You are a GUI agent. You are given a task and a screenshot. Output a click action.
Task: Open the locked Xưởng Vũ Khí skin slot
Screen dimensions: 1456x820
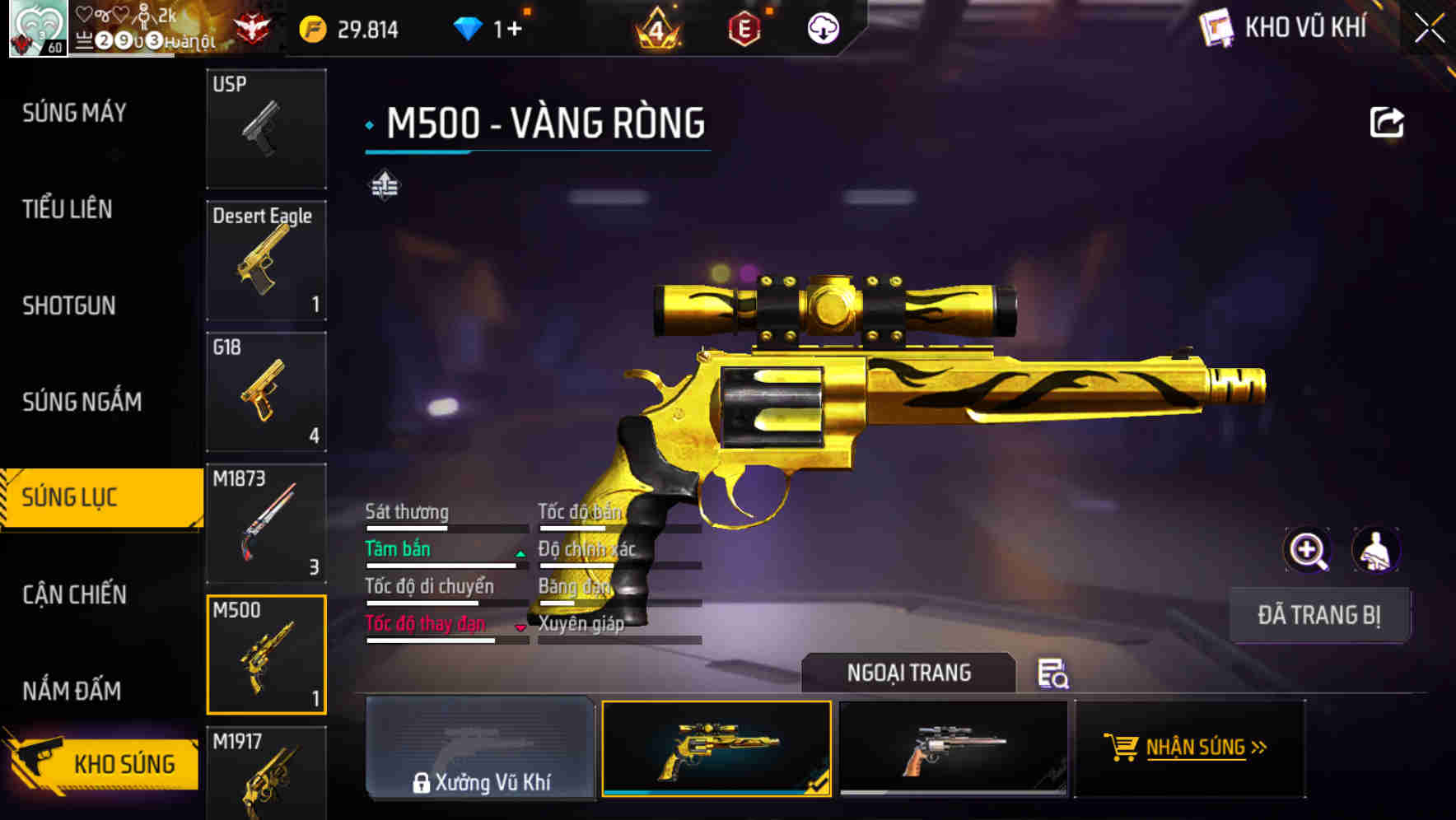pyautogui.click(x=481, y=749)
